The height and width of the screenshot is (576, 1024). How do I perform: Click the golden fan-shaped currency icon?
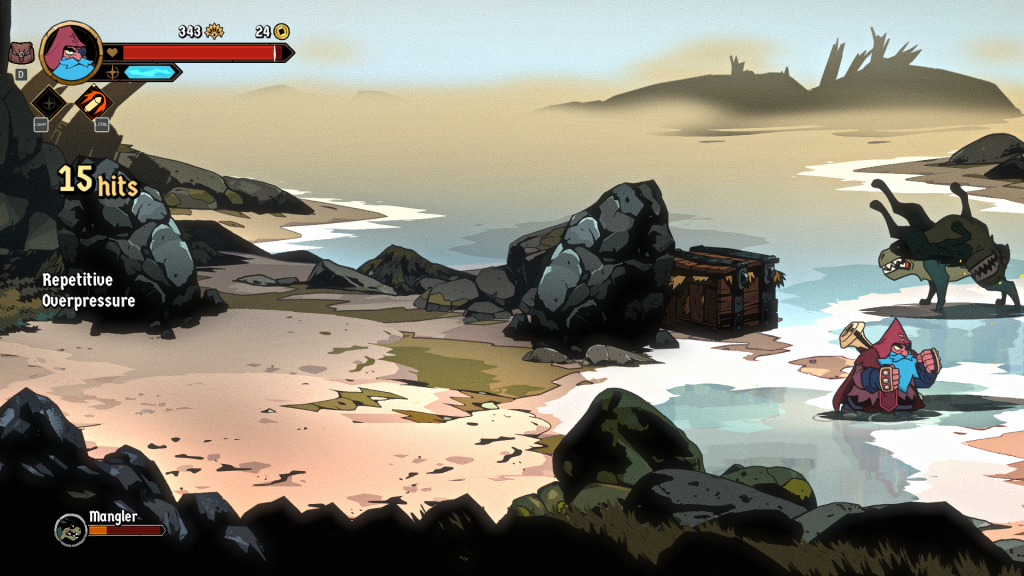[x=215, y=31]
